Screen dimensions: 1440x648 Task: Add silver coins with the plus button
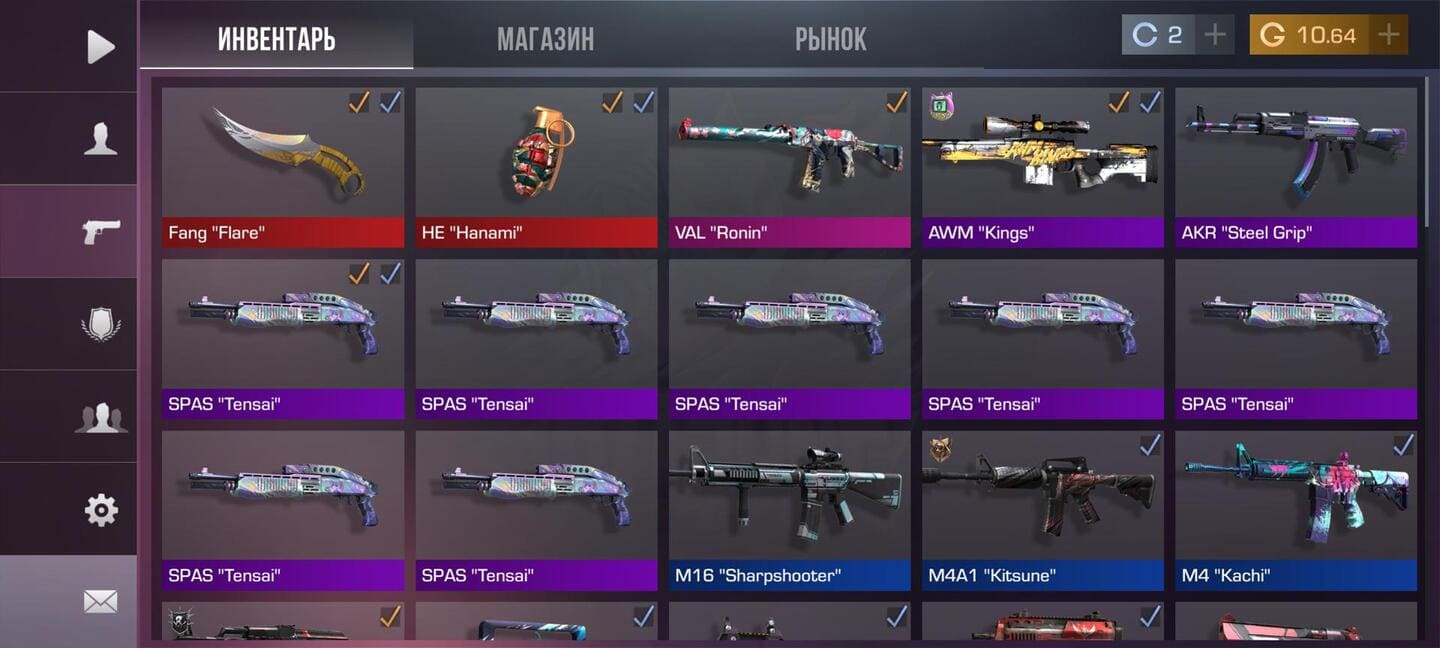pos(1215,35)
